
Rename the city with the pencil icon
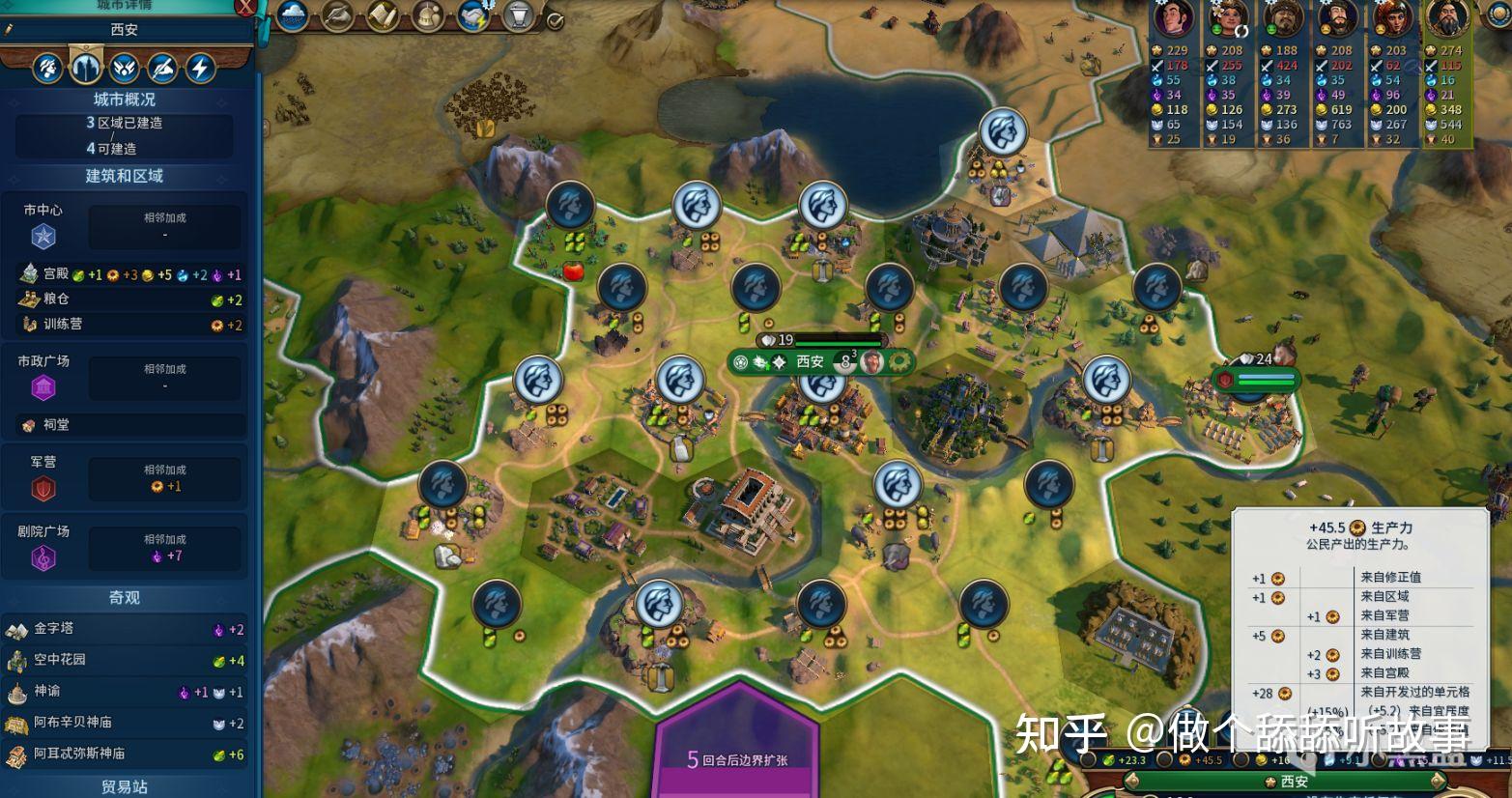point(9,30)
